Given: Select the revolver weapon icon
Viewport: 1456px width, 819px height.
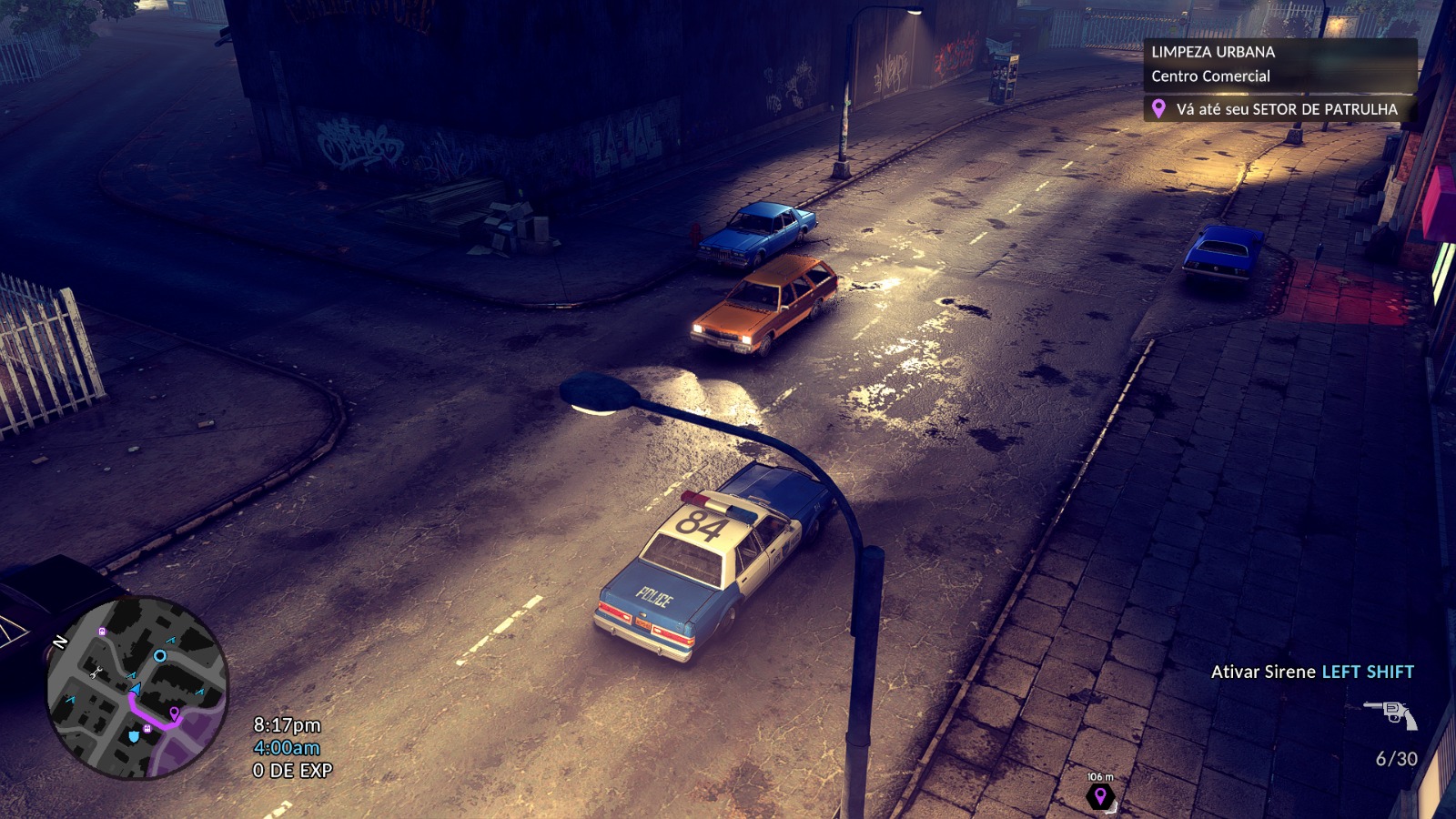Looking at the screenshot, I should pos(1391,713).
